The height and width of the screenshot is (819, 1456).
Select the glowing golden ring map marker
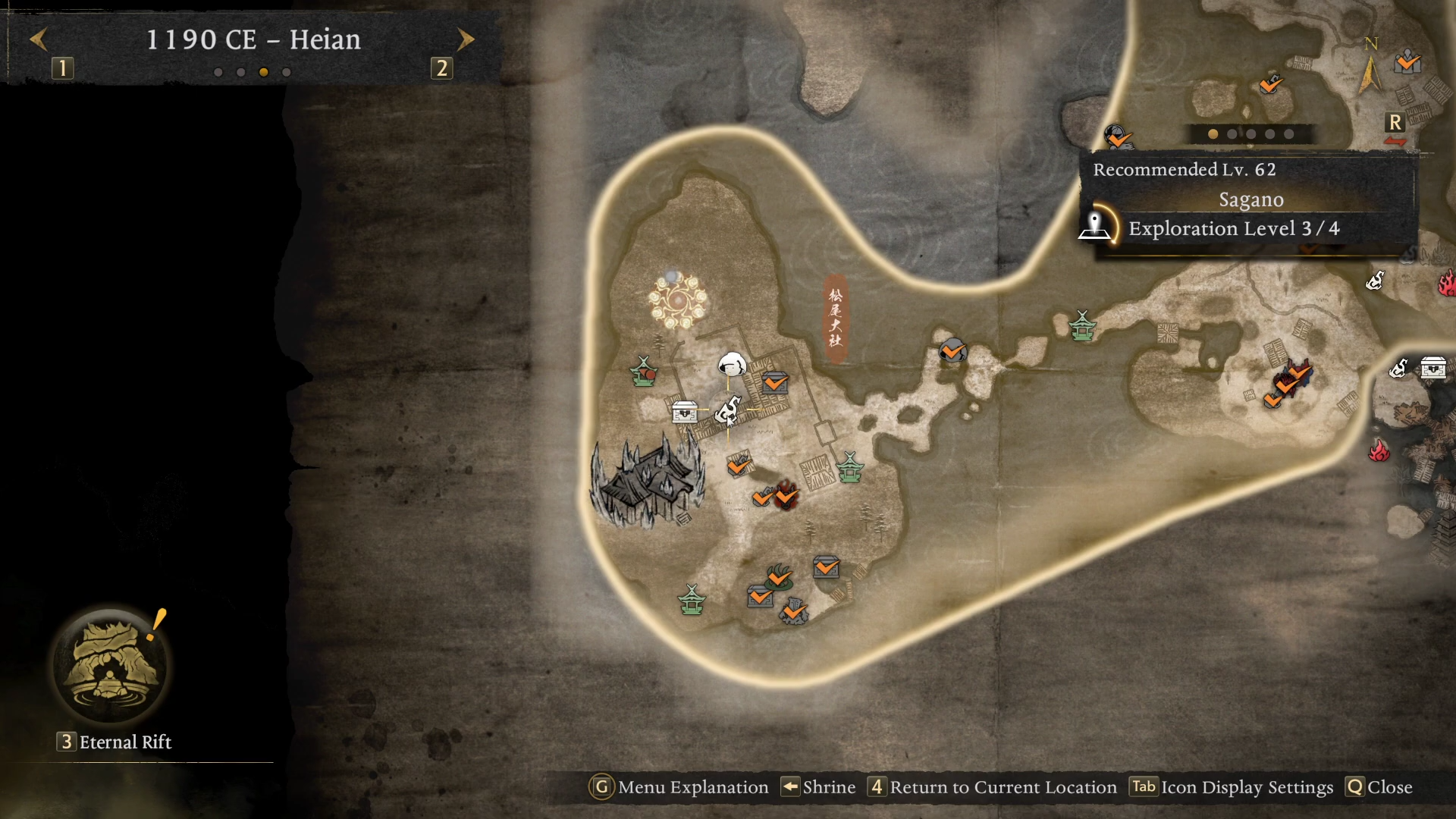pyautogui.click(x=677, y=300)
